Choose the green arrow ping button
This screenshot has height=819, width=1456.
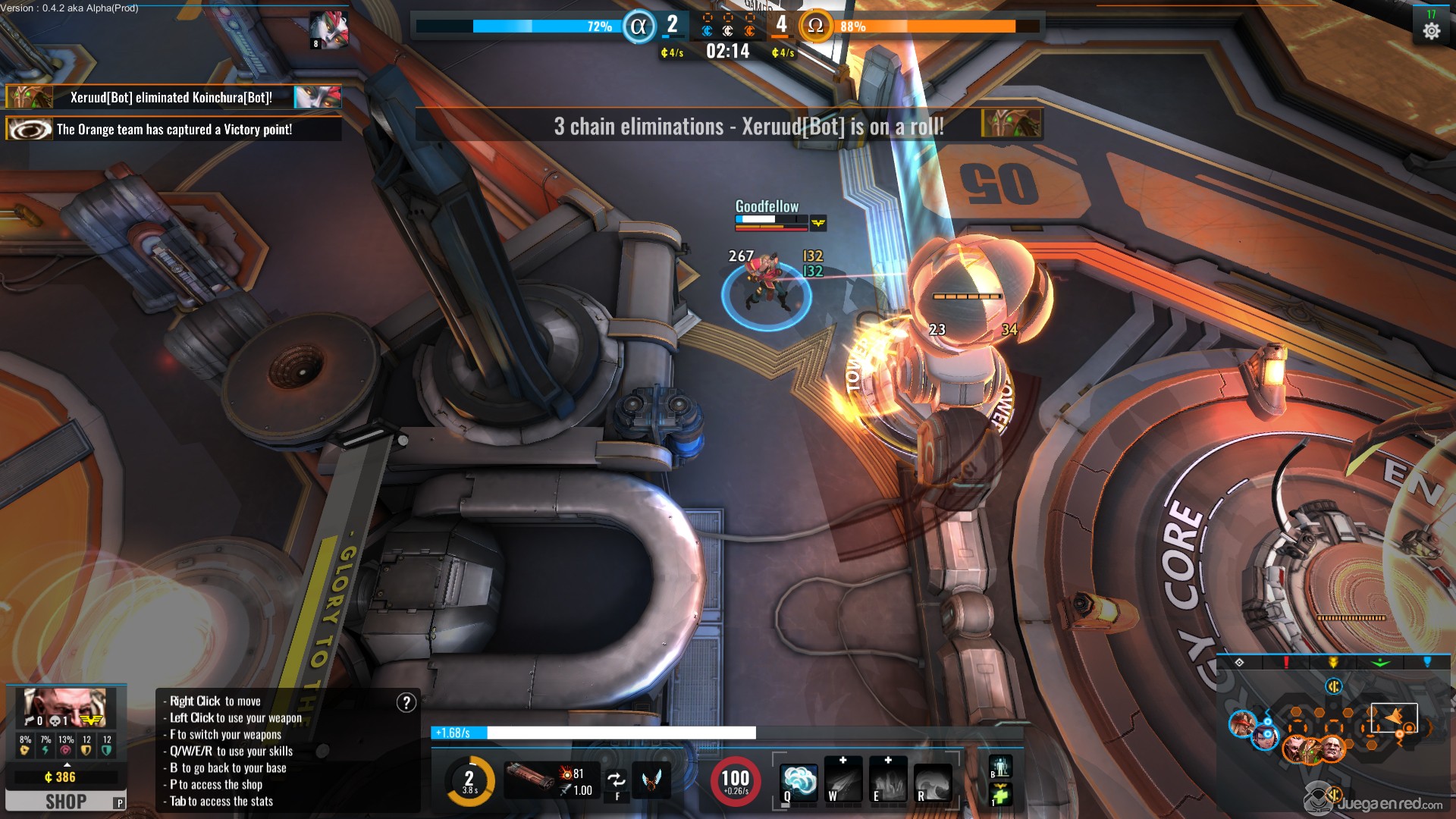1380,662
